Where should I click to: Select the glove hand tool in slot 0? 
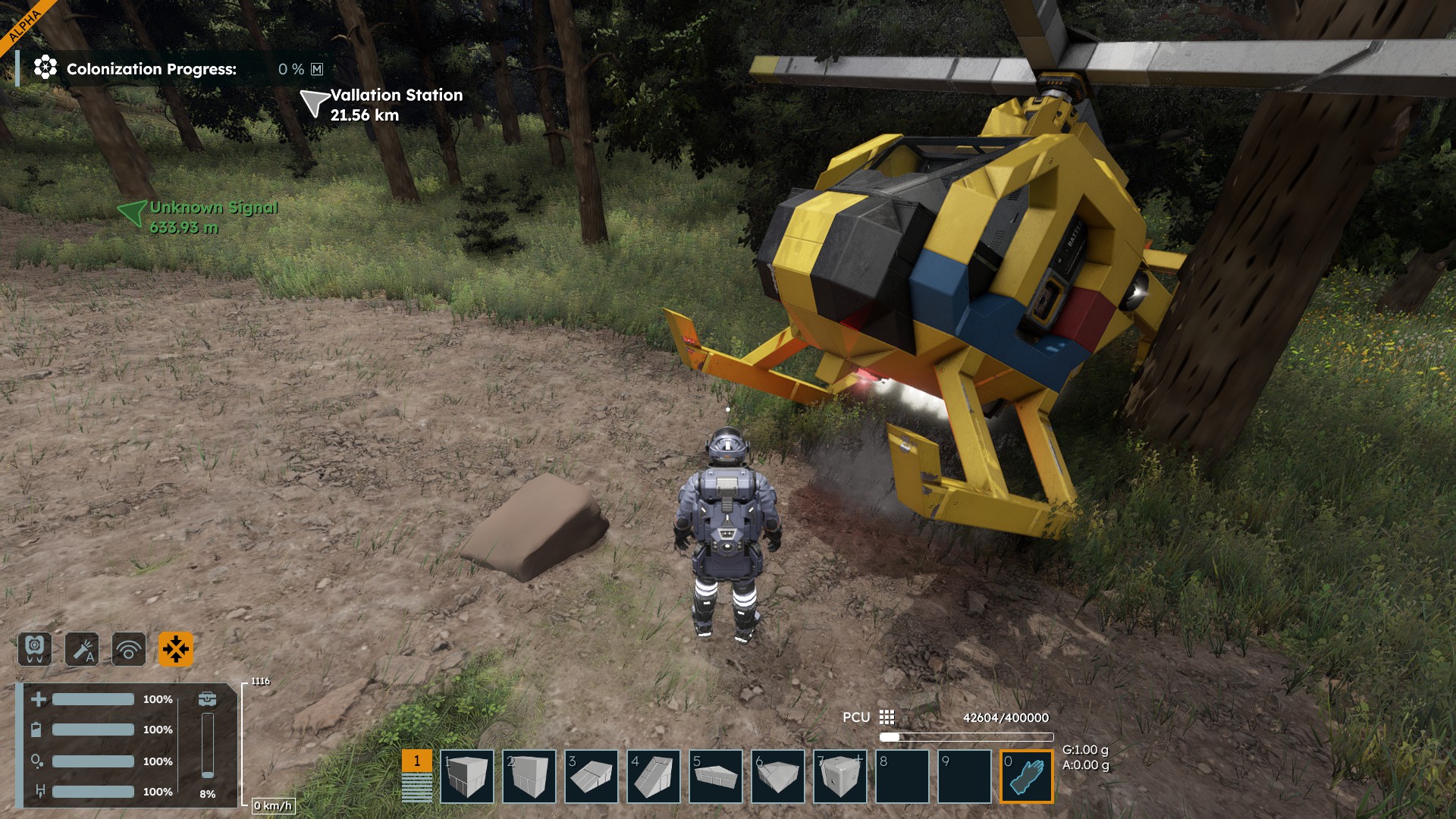1027,776
